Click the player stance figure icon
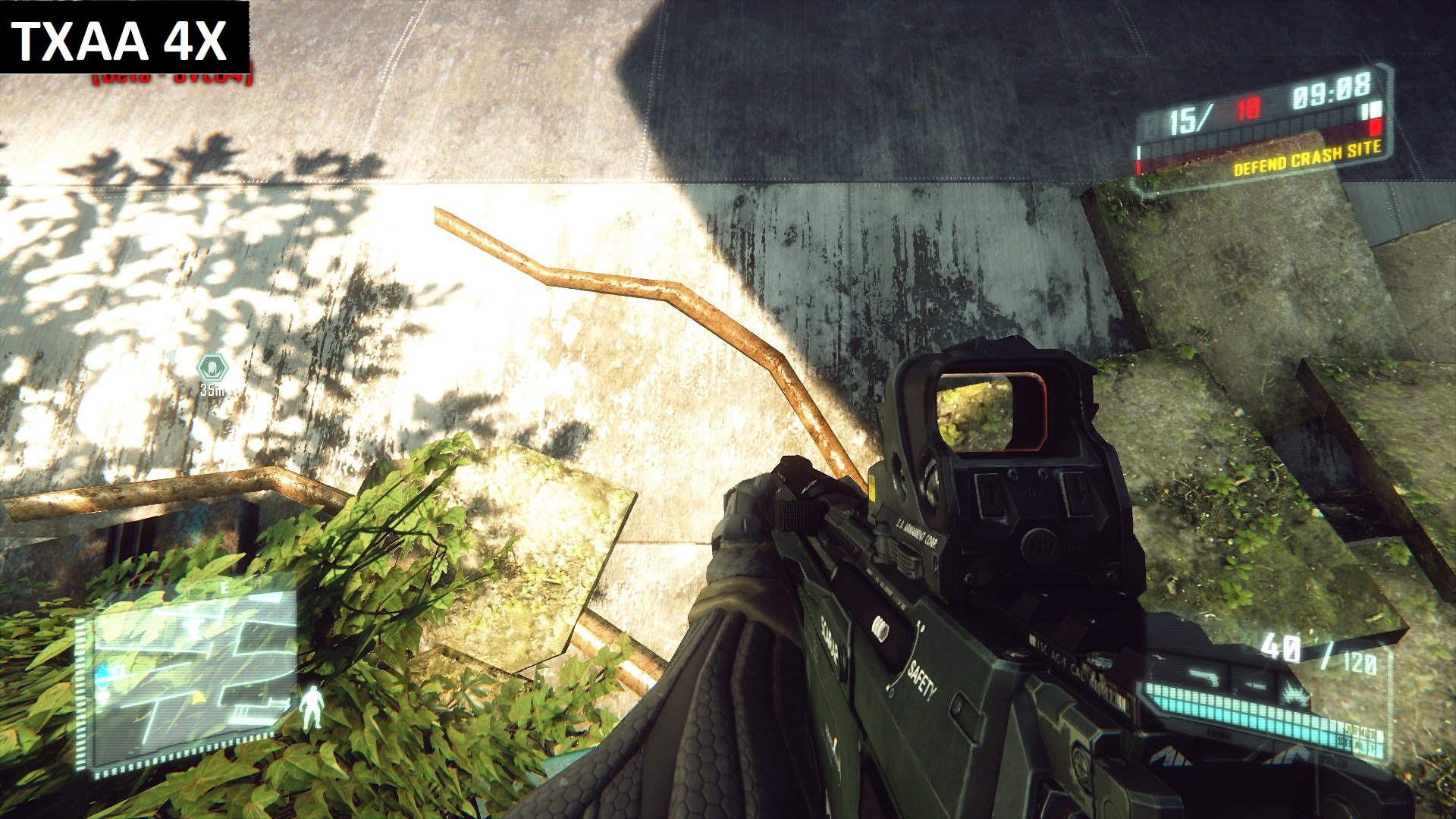The image size is (1456, 819). pyautogui.click(x=310, y=708)
